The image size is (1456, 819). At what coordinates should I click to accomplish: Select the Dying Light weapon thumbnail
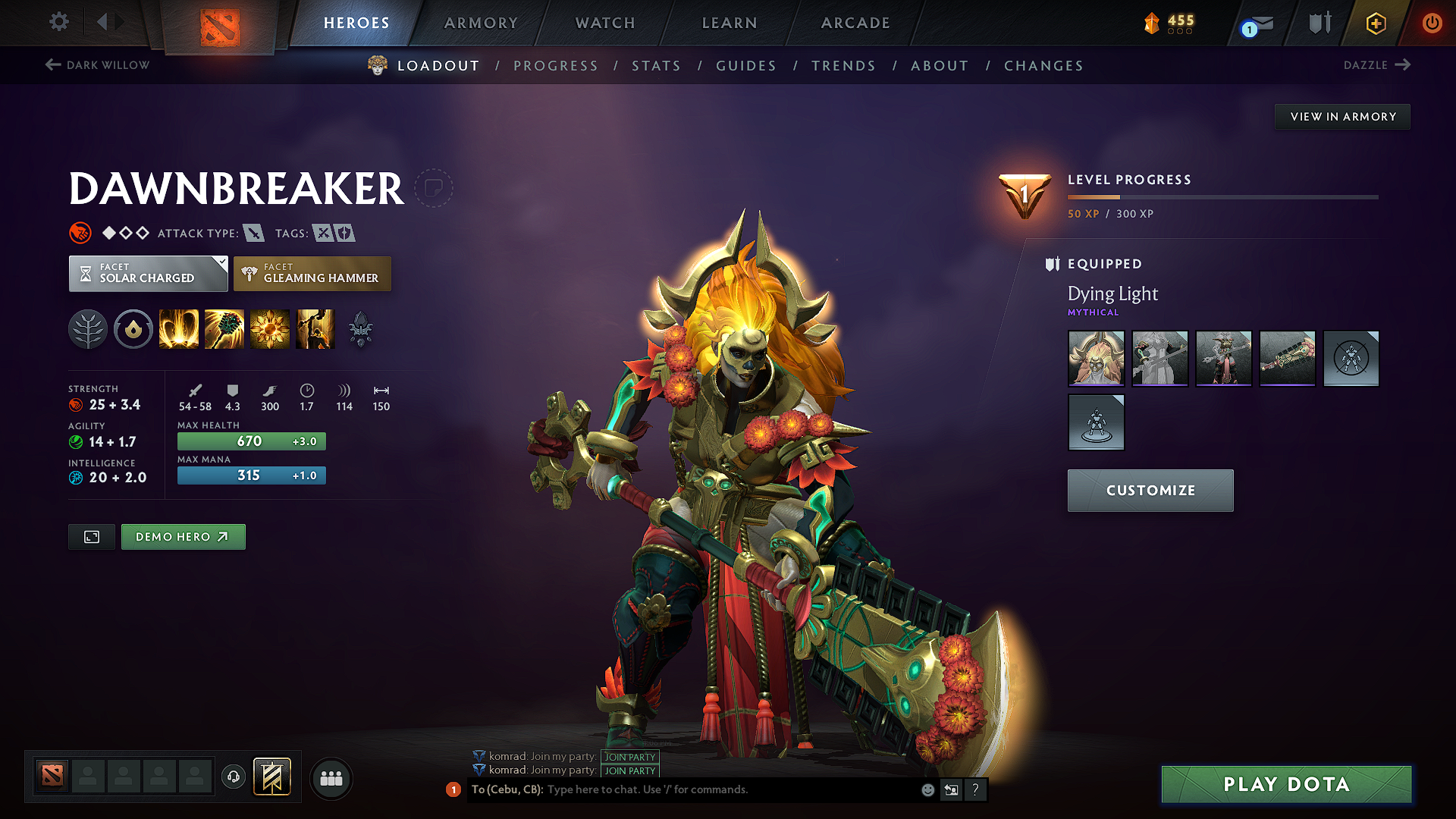[1287, 359]
